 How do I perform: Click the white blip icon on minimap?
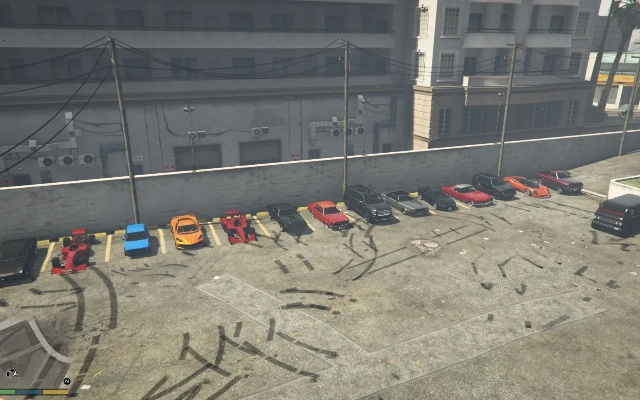pos(11,373)
